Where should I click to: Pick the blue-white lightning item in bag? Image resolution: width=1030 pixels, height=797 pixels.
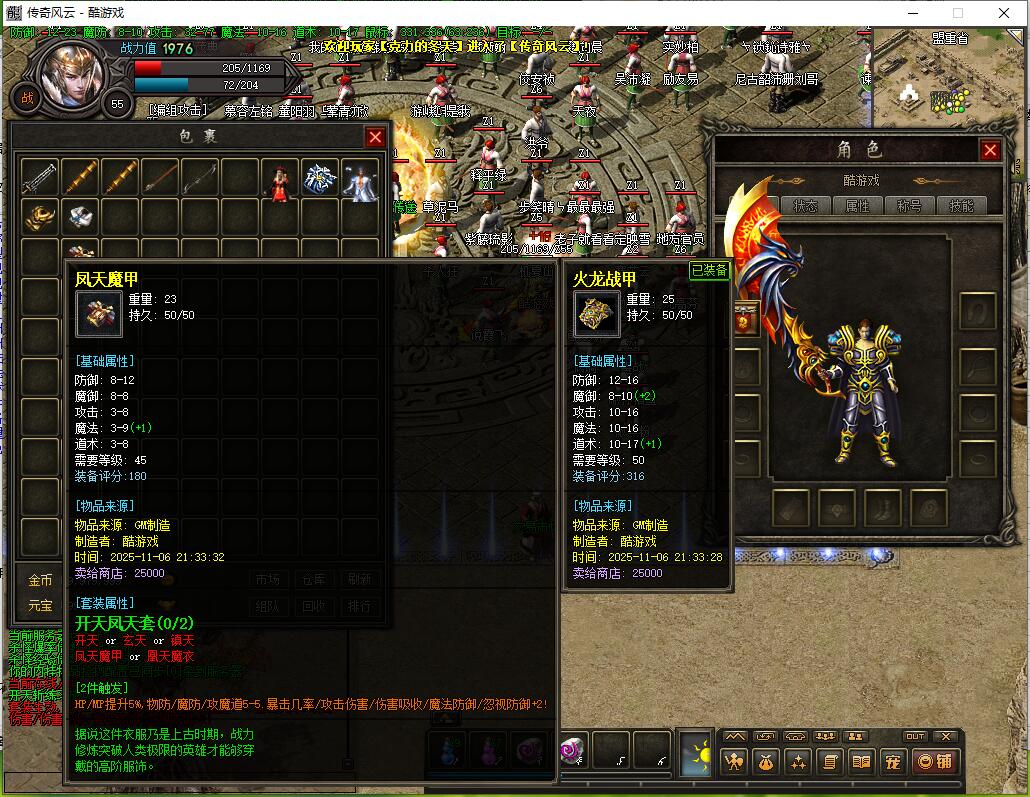[320, 178]
